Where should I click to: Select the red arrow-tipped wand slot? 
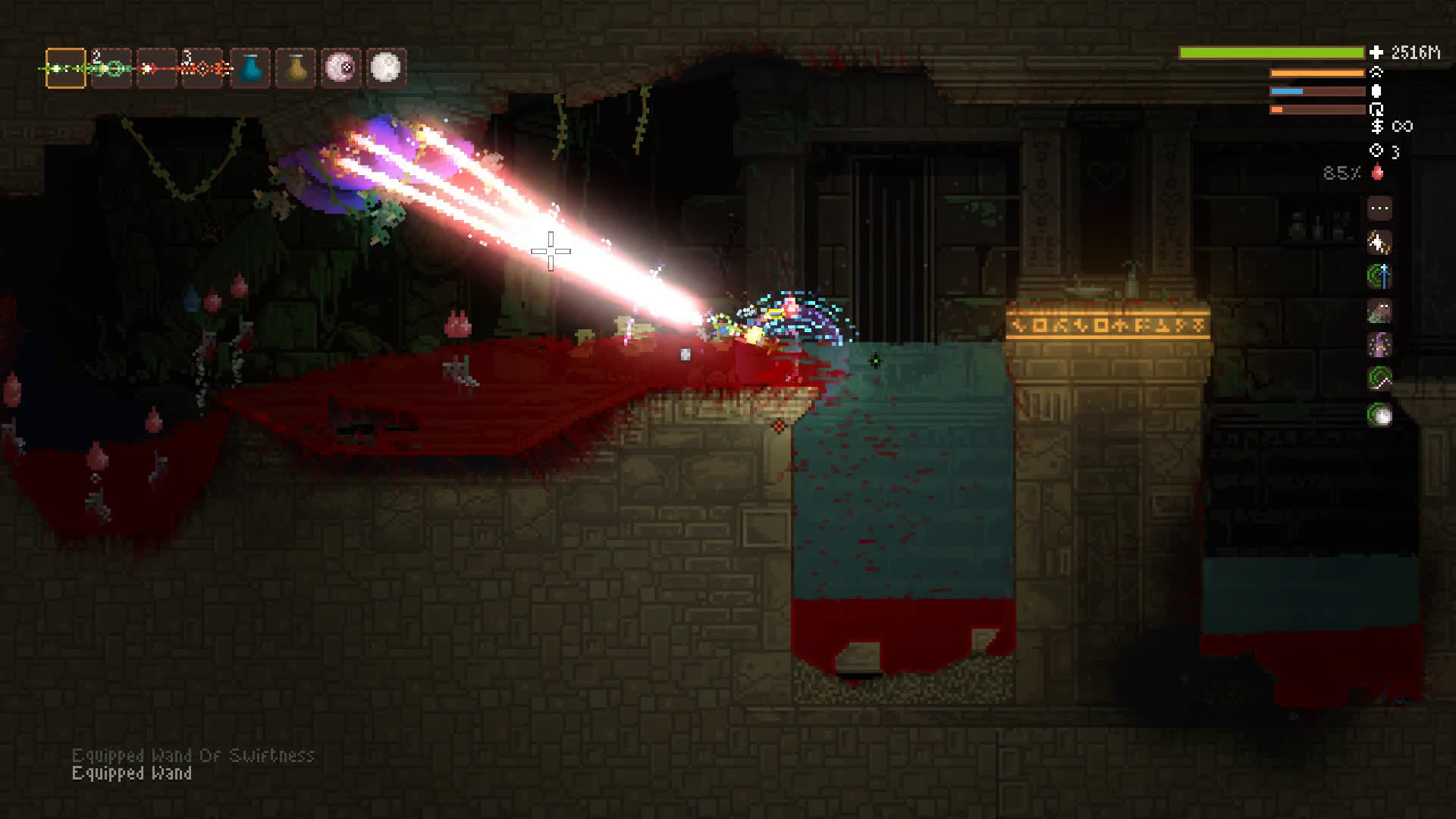[157, 68]
